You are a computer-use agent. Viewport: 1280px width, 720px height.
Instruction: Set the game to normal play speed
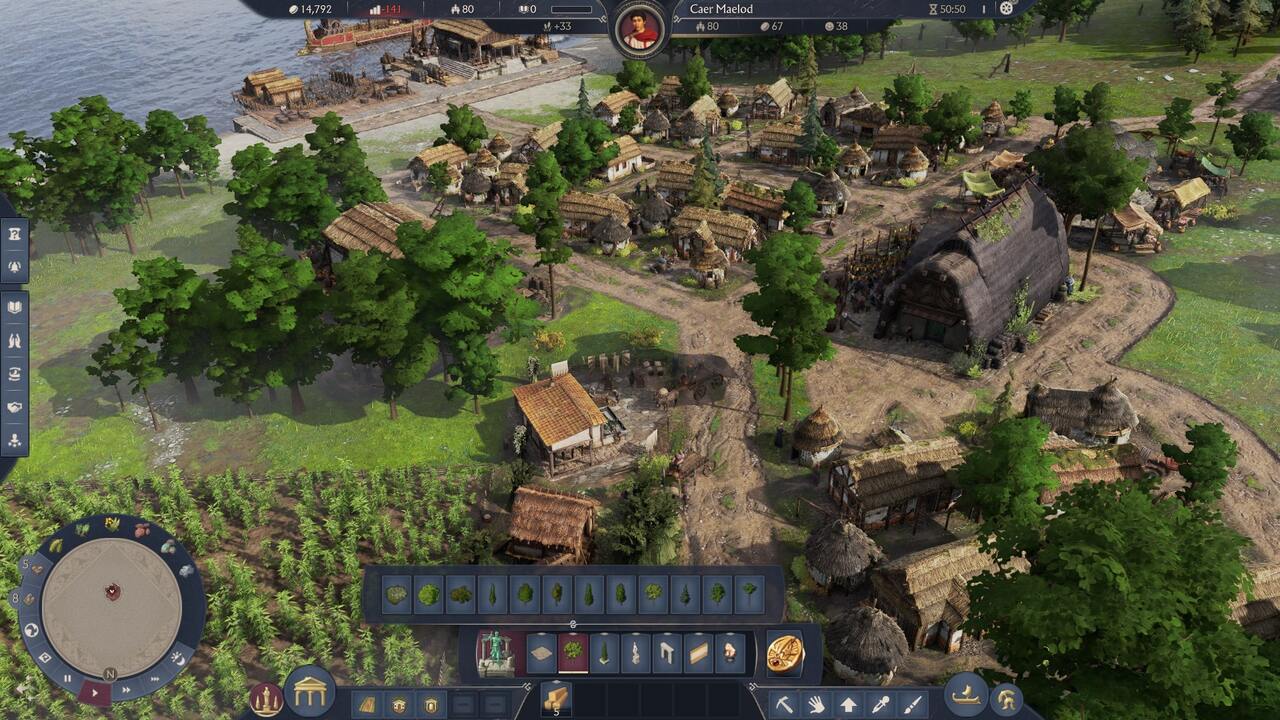(x=95, y=691)
